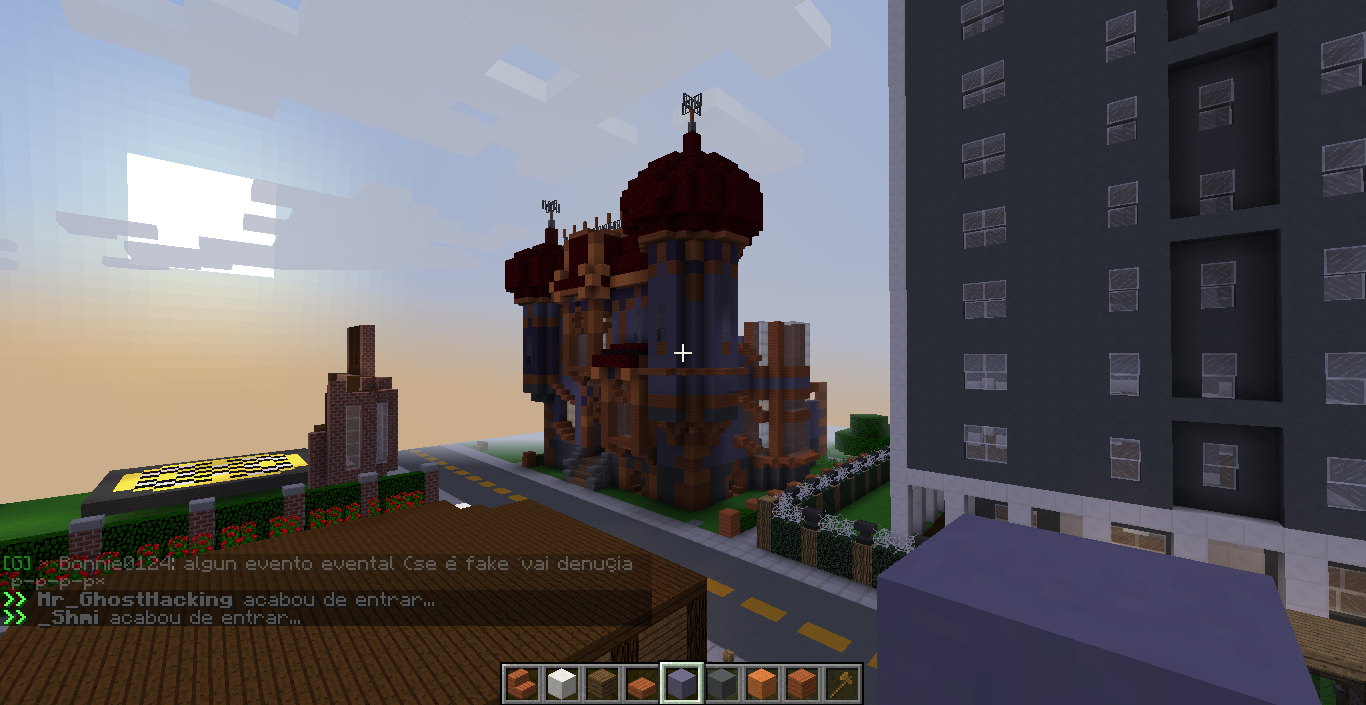Select the smooth orange block slot
The image size is (1366, 705).
click(x=762, y=684)
